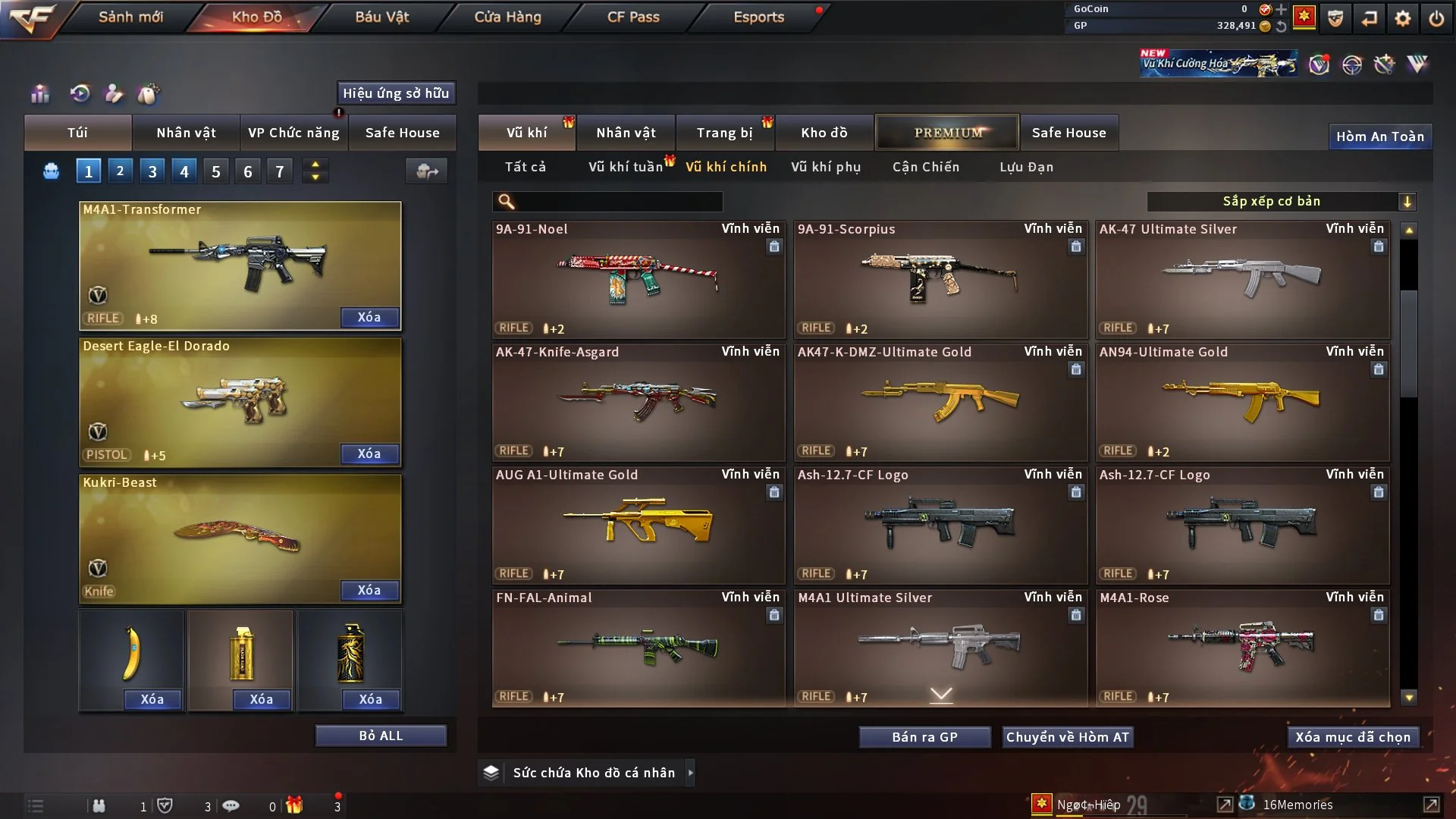The width and height of the screenshot is (1456, 819).
Task: Remove the M4A1-Transformer with its Xóa button
Action: [x=369, y=317]
